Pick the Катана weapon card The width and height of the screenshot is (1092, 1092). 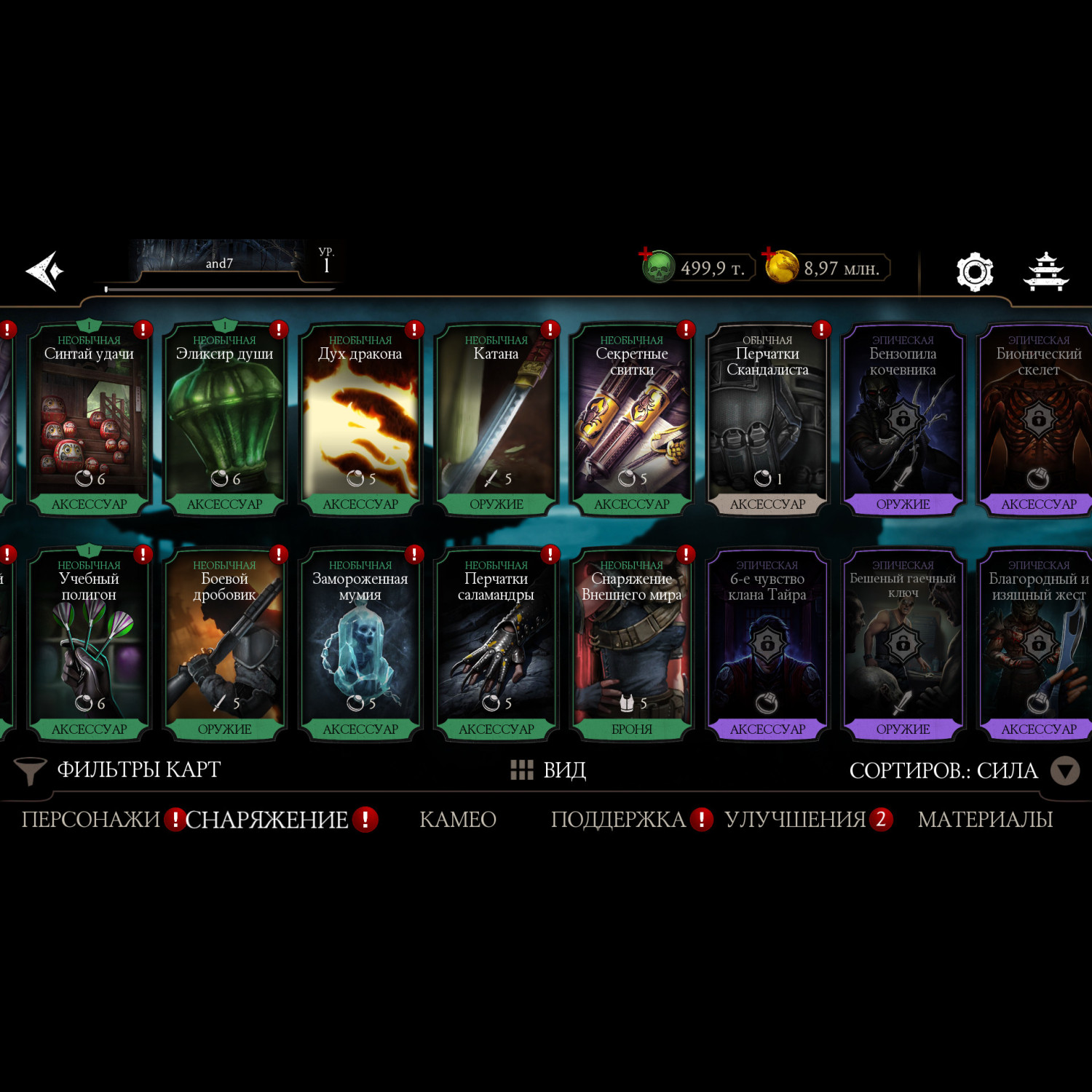coord(496,420)
